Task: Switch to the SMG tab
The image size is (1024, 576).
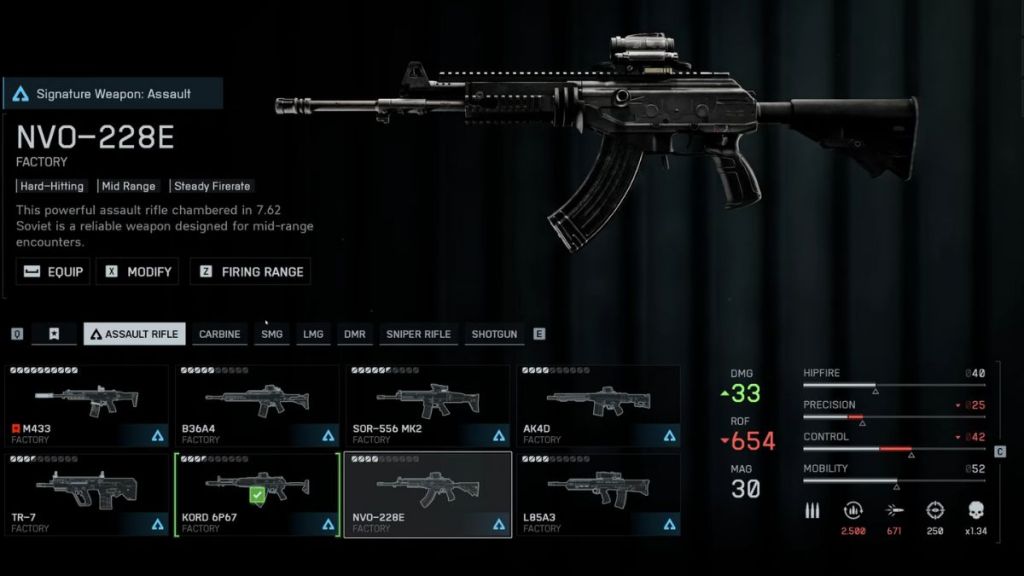Action: tap(272, 334)
